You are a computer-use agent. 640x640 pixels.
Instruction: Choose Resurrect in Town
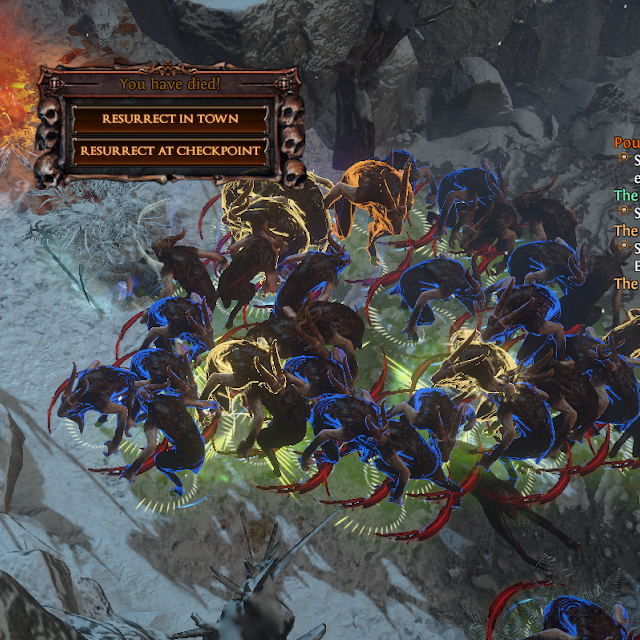tap(170, 118)
